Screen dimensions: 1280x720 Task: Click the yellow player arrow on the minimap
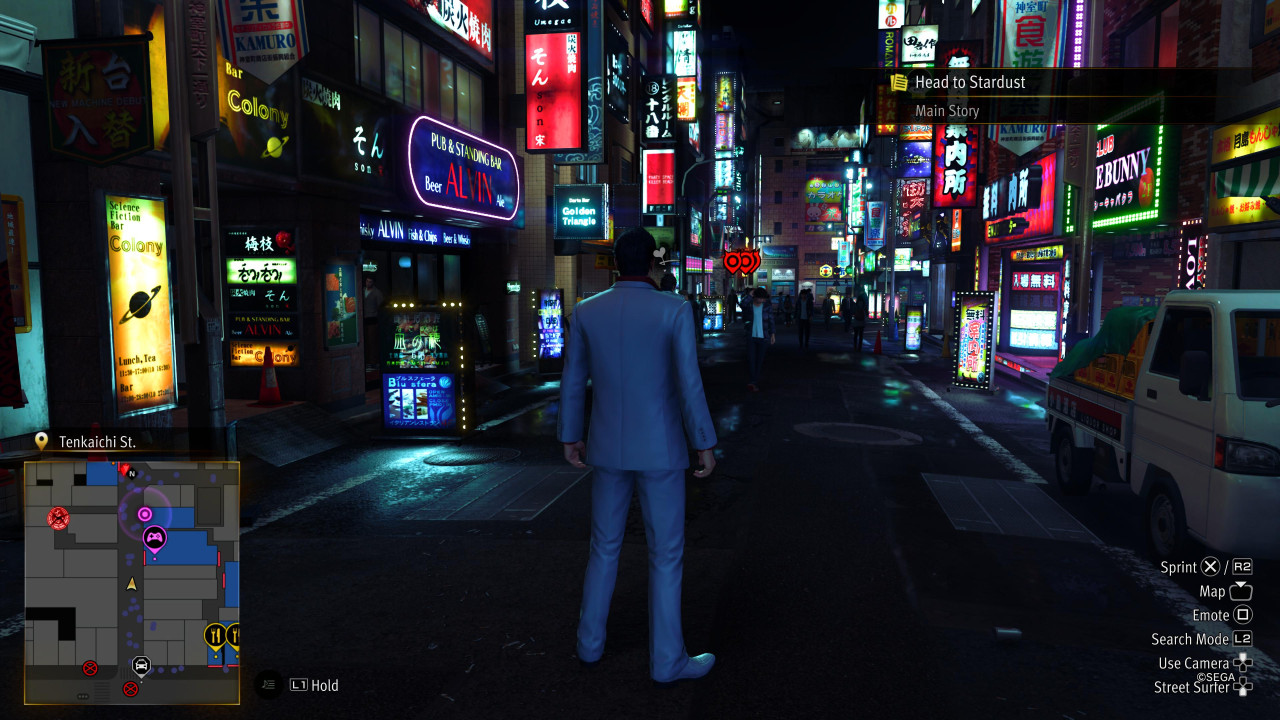click(x=131, y=583)
